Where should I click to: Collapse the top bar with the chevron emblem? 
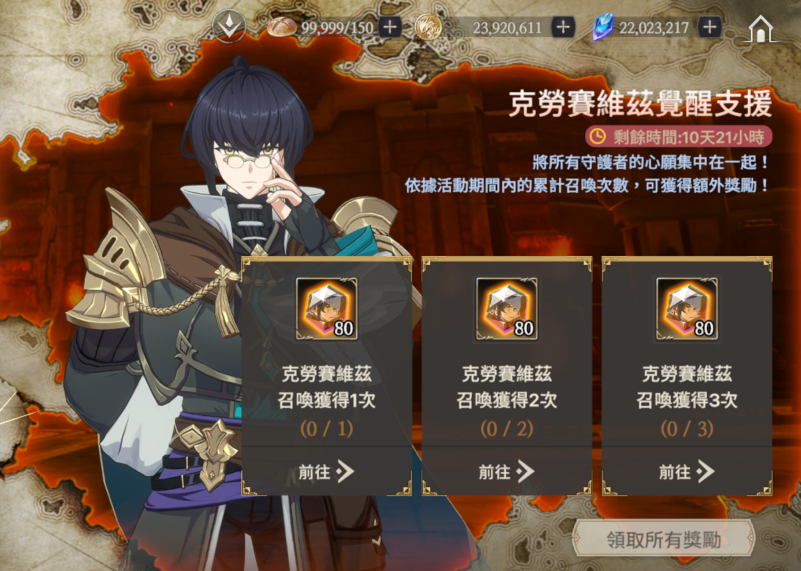[x=234, y=27]
